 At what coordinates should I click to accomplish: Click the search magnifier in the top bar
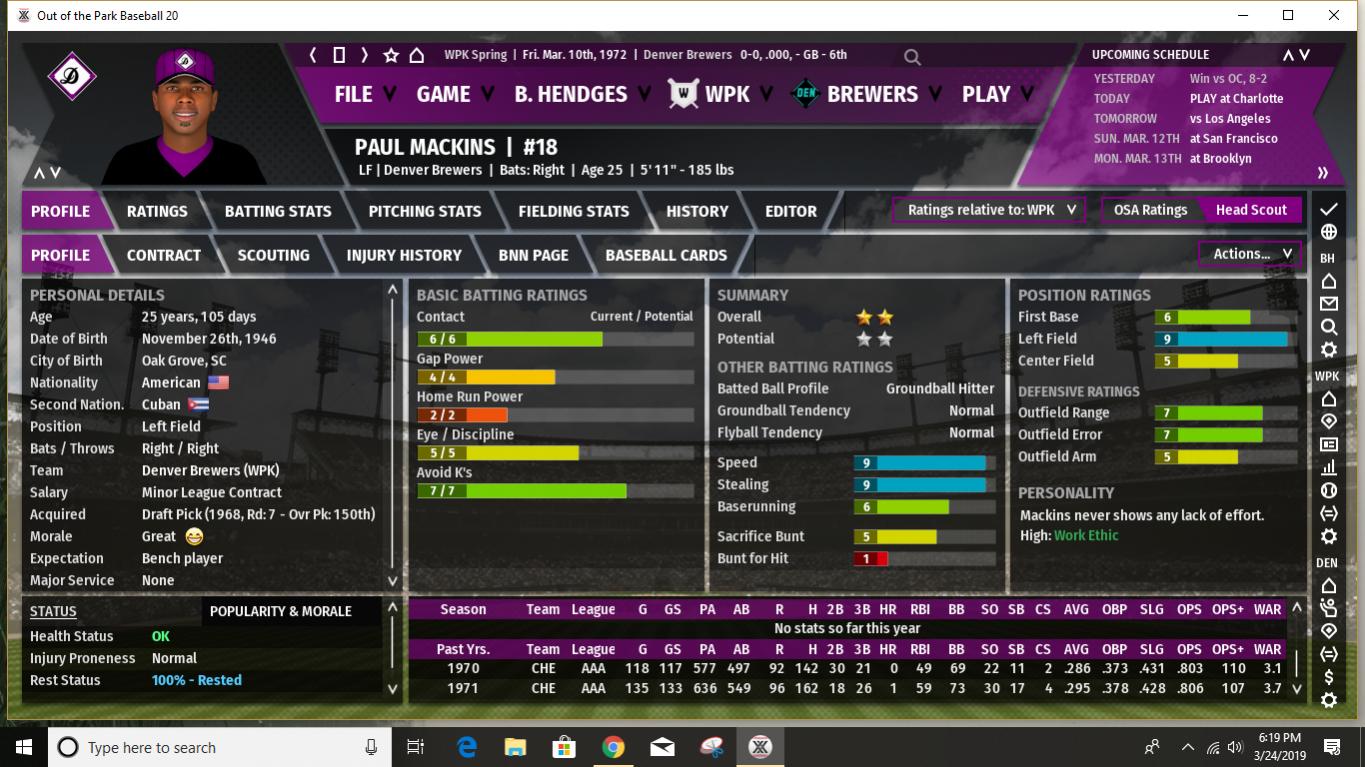pos(912,57)
